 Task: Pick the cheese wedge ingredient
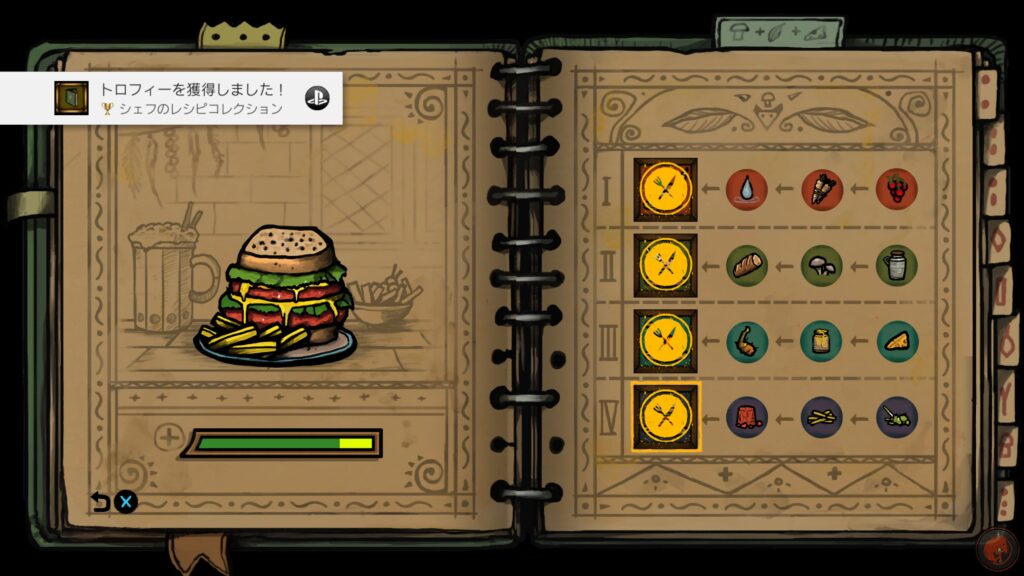pos(897,341)
